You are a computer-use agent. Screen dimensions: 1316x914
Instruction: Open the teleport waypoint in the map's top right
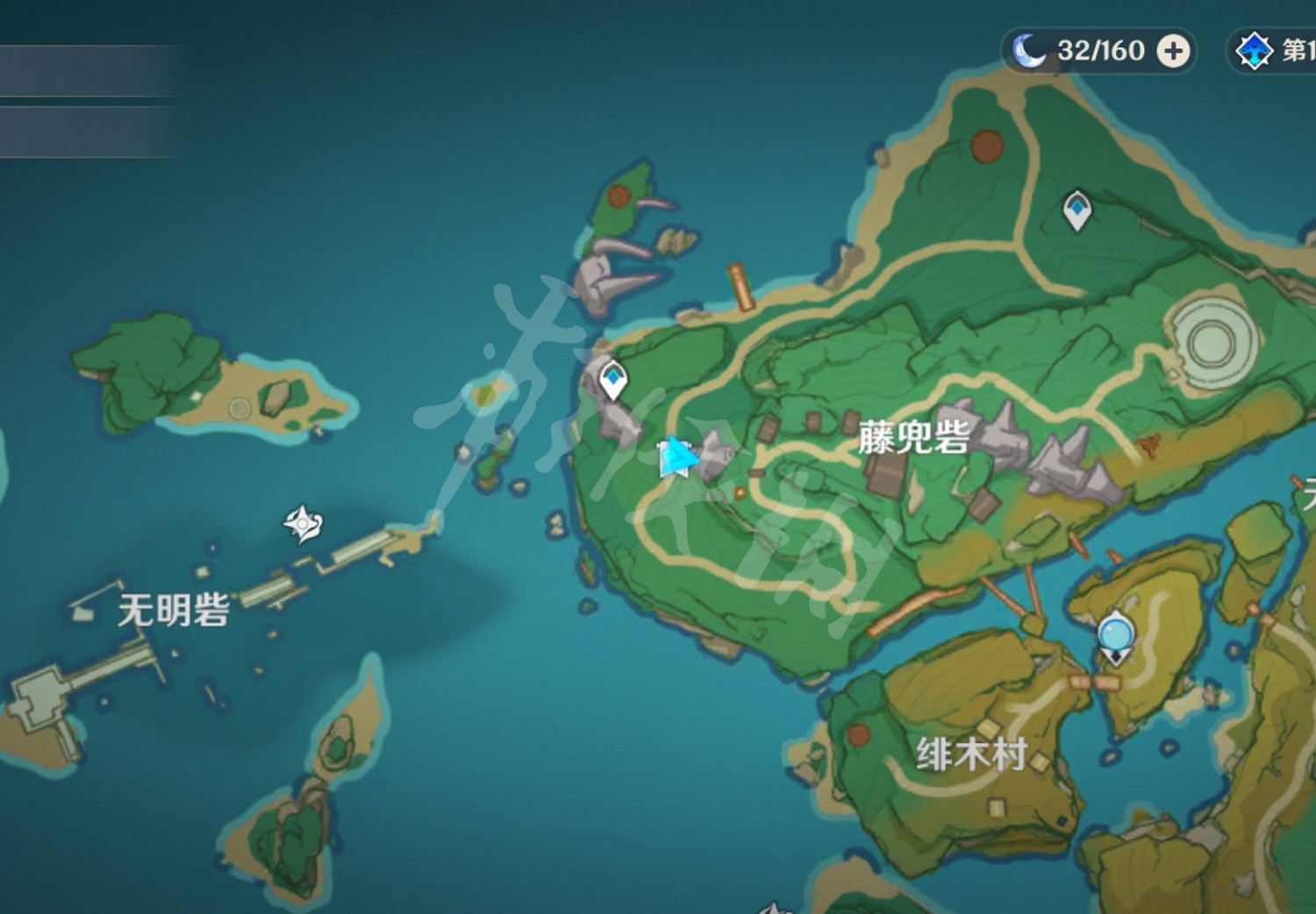1077,211
